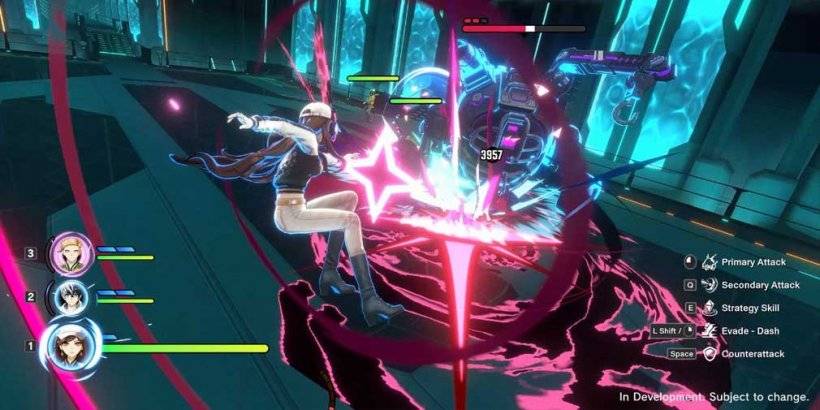Choose the Counterattack shield icon

(x=711, y=354)
